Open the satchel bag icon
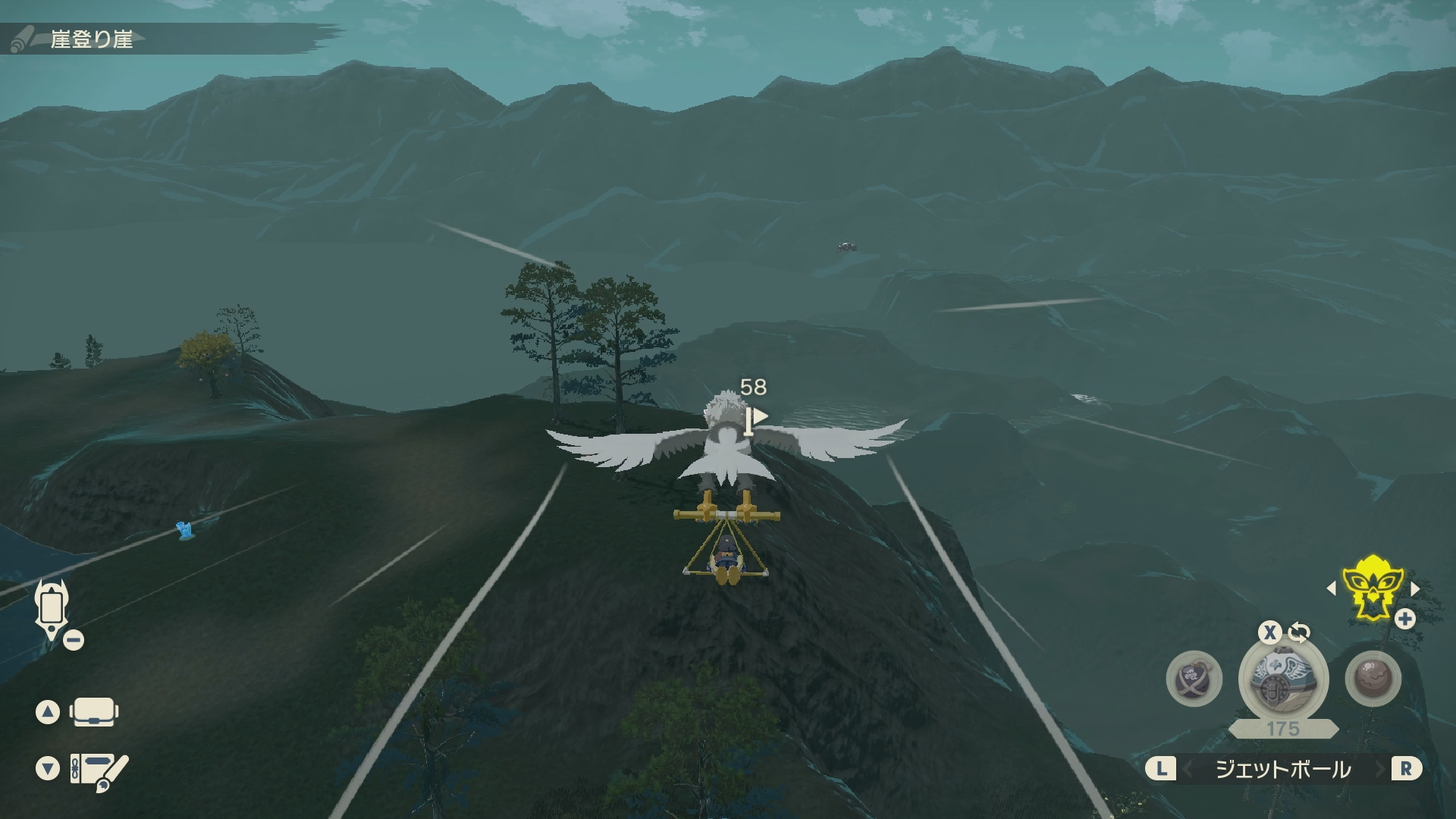 [x=93, y=712]
